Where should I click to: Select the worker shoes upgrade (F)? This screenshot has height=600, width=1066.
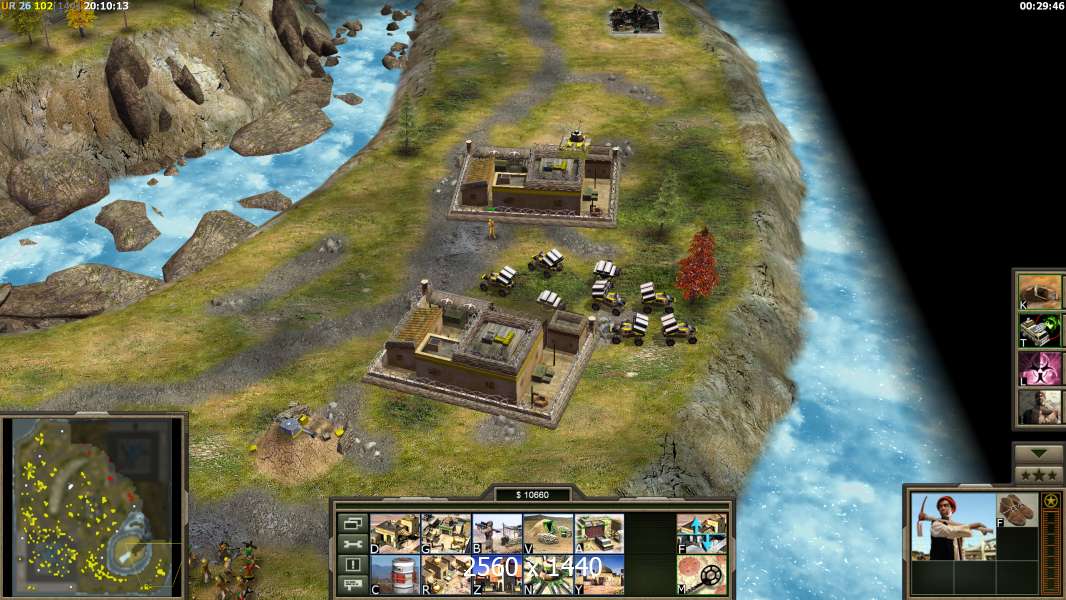[1017, 510]
